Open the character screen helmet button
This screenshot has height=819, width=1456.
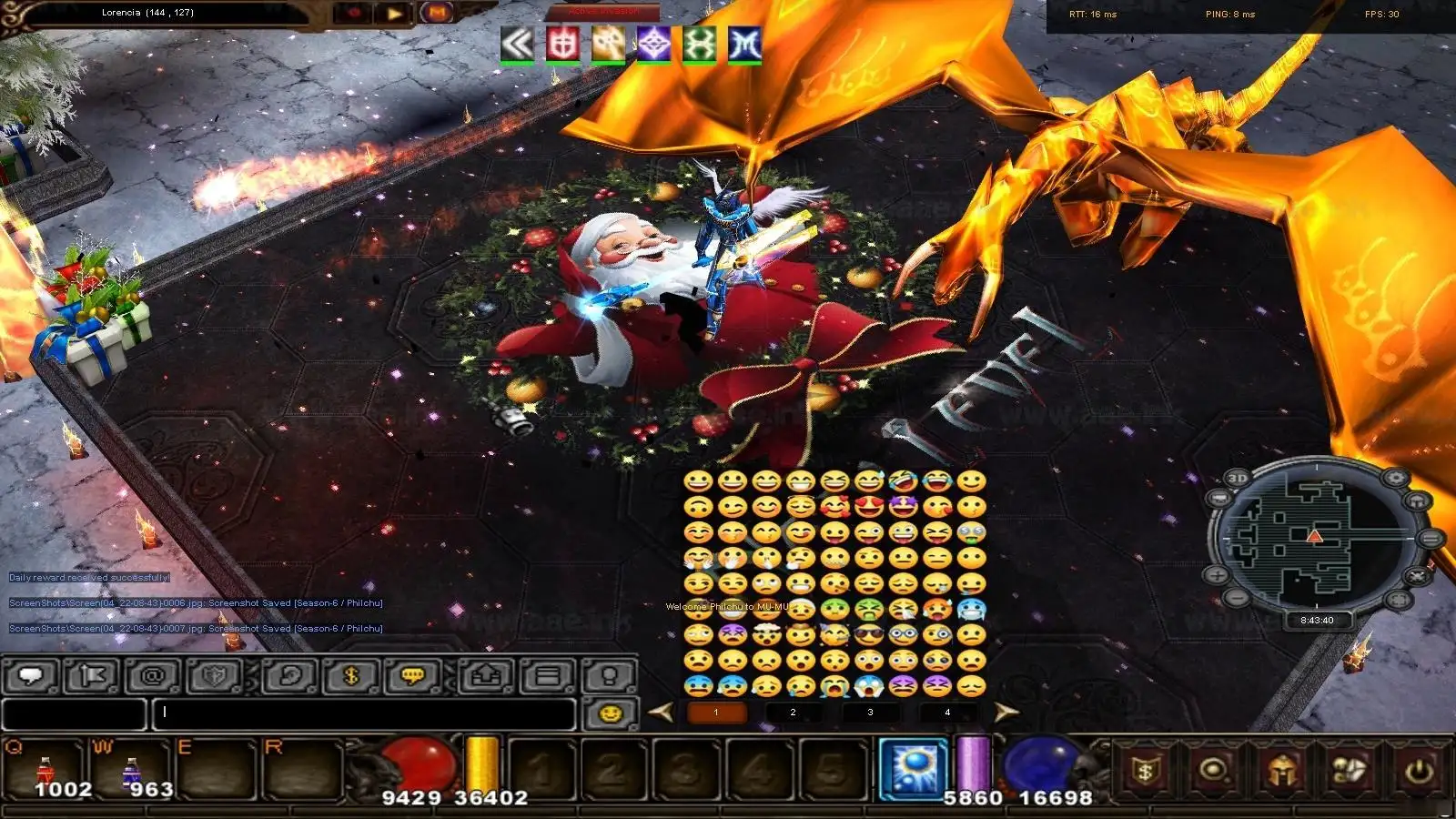pos(1282,772)
